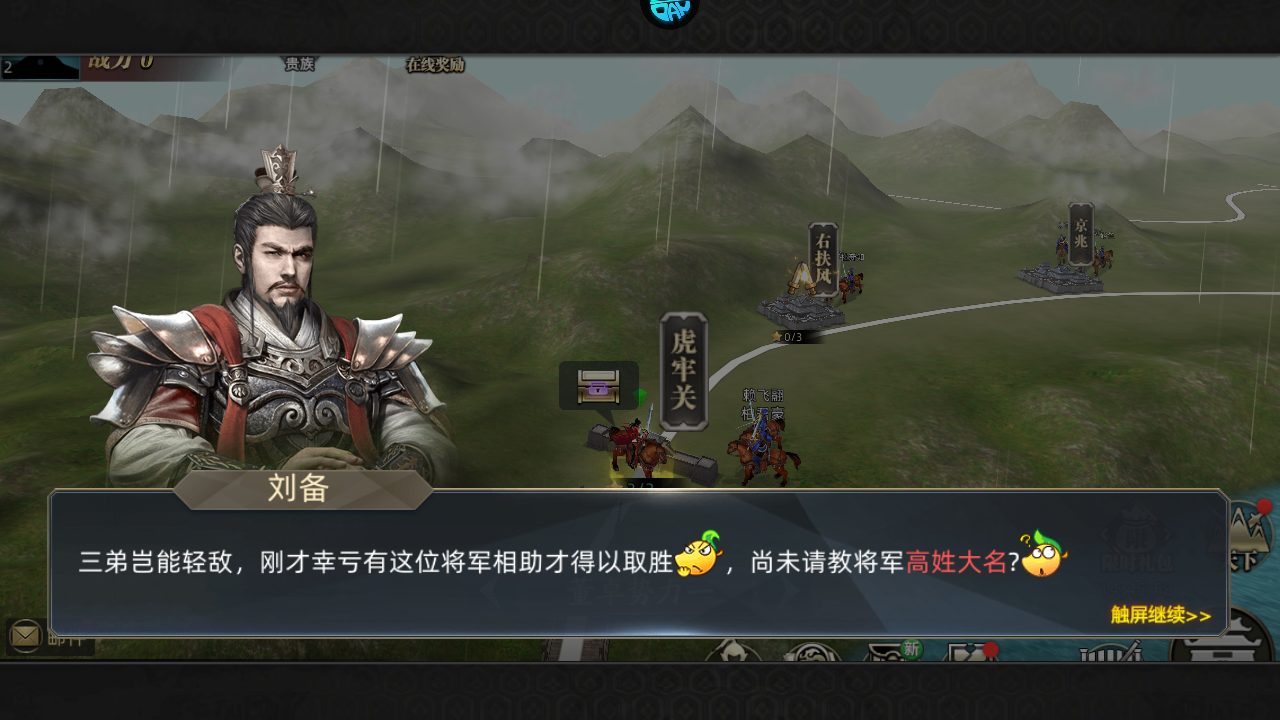The image size is (1280, 720).
Task: Tap the treasure chest icon on the map
Action: (597, 385)
